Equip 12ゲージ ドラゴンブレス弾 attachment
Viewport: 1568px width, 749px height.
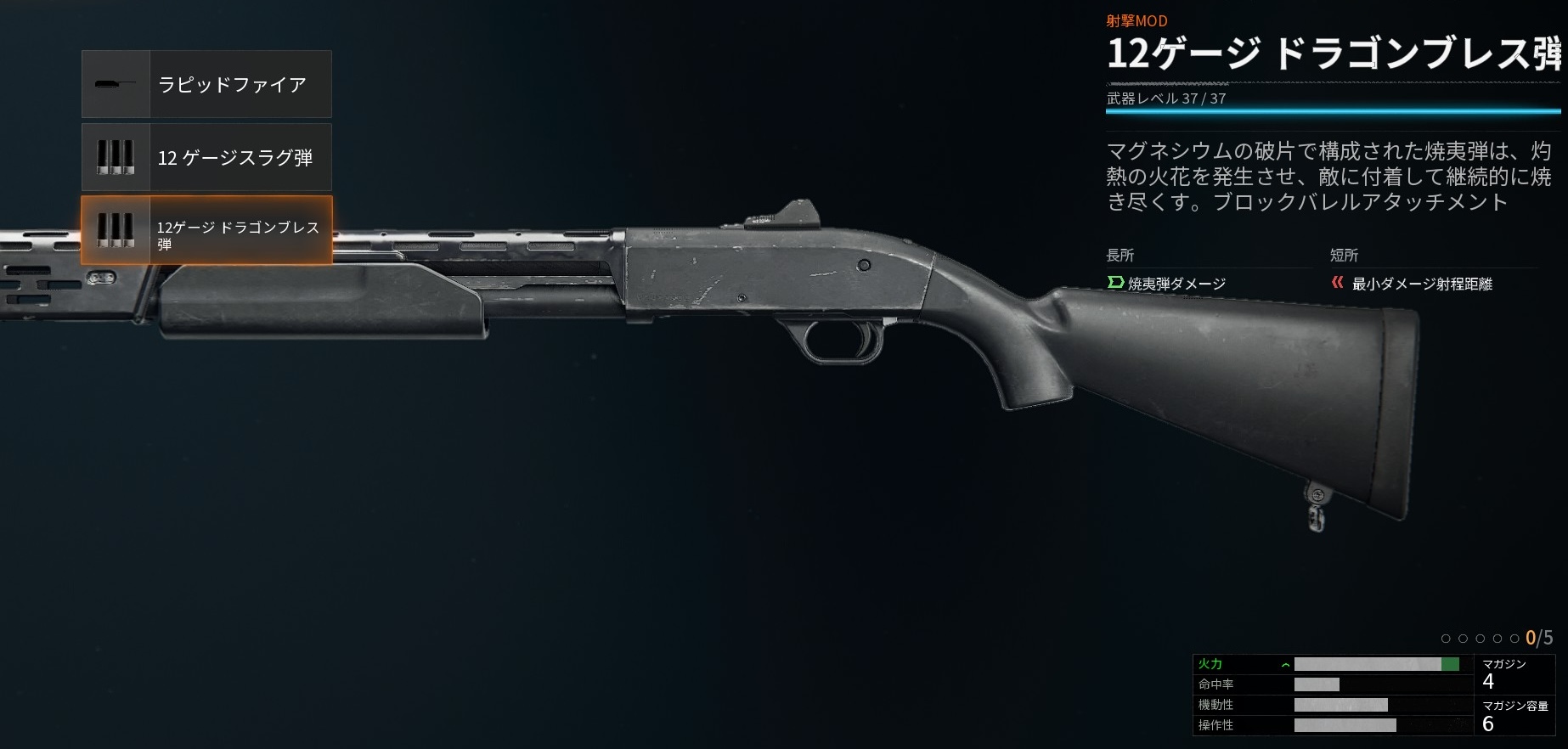[206, 230]
